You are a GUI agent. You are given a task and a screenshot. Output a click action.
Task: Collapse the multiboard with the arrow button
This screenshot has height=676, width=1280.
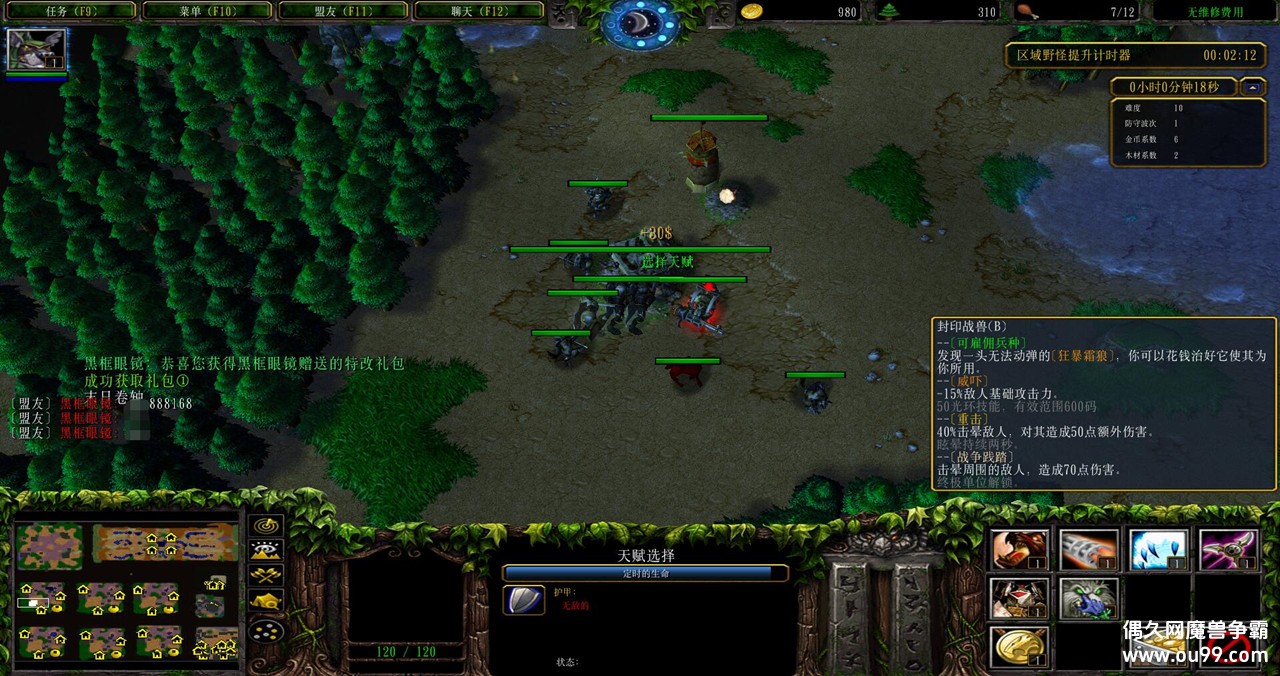[x=1253, y=87]
